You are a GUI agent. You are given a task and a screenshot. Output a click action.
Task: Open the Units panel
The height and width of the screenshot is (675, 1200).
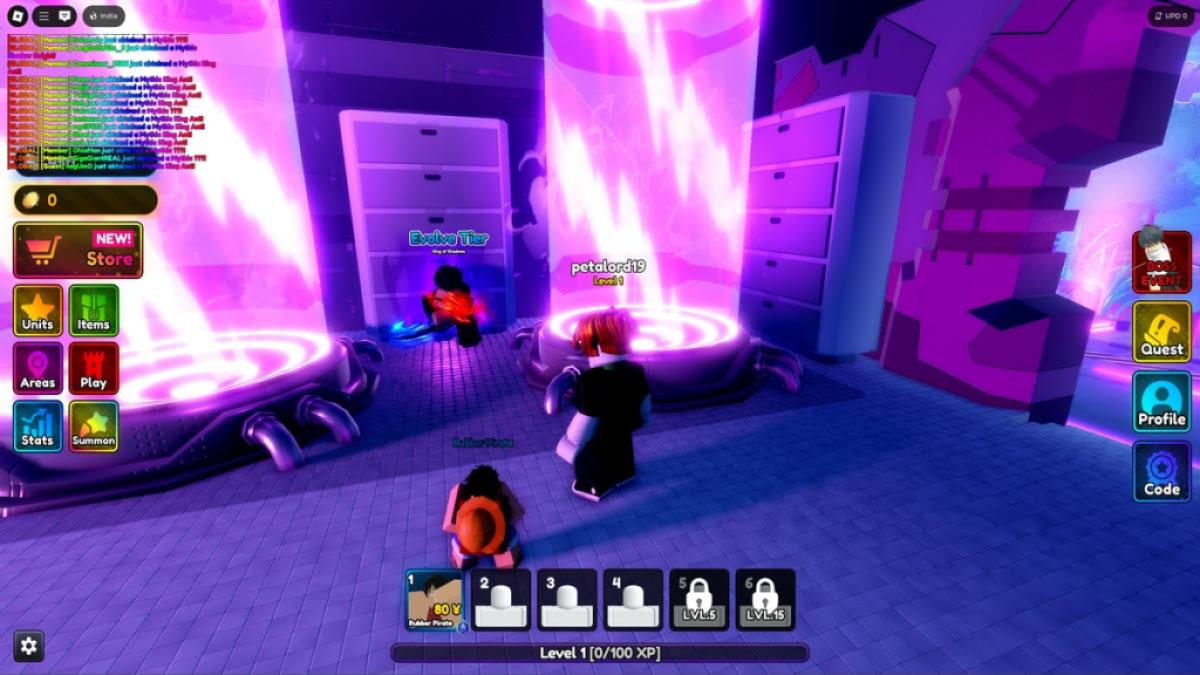38,311
